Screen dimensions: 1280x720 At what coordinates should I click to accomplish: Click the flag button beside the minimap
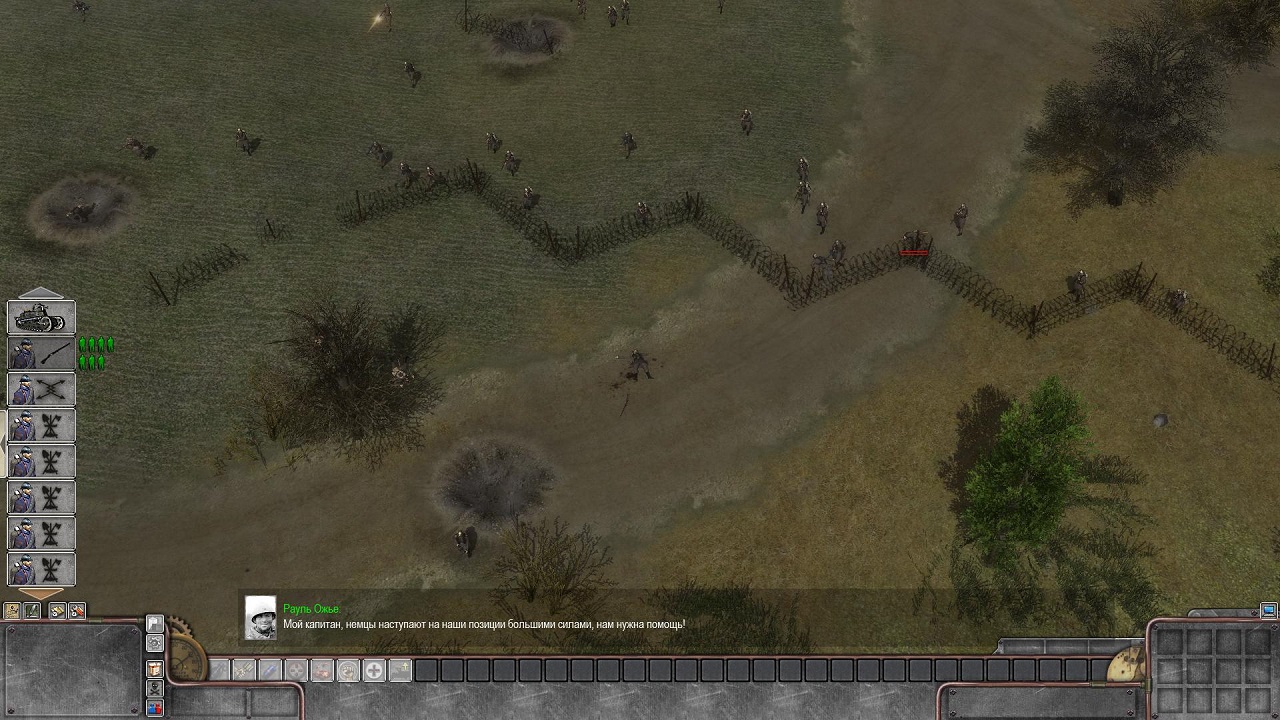(x=155, y=623)
